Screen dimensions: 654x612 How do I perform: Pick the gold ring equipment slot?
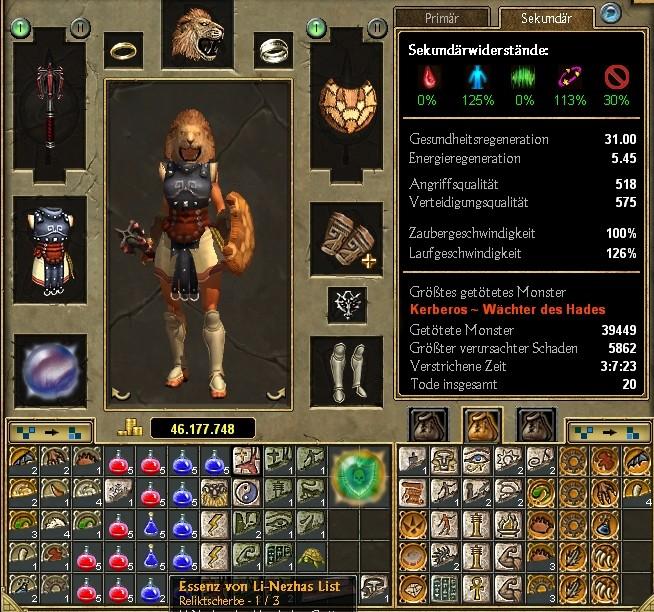(126, 48)
